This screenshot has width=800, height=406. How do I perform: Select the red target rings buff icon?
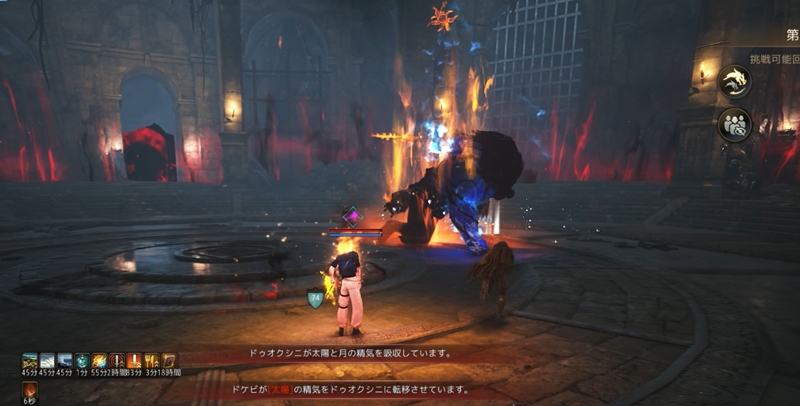117,361
